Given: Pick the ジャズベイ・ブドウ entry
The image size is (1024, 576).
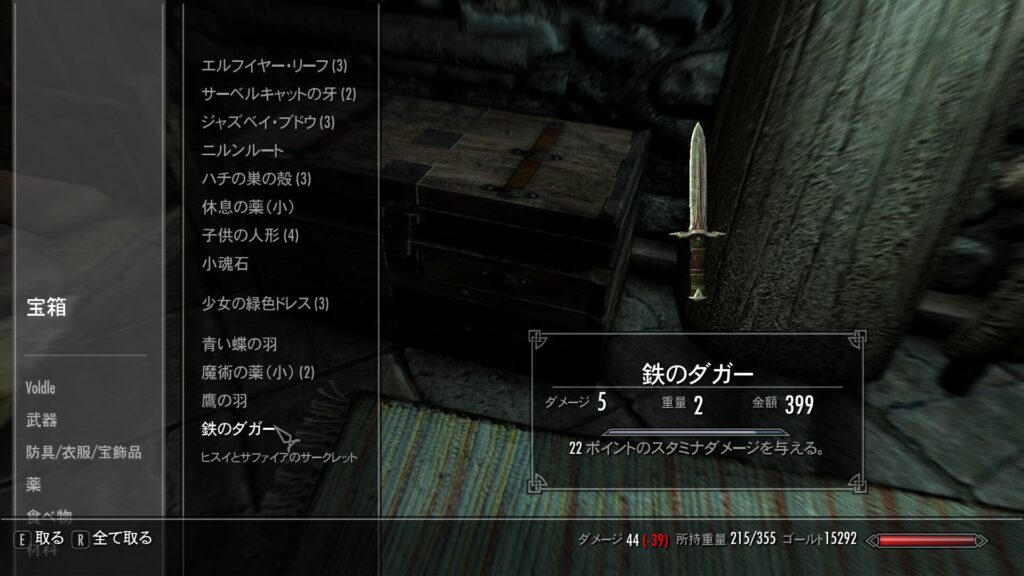Looking at the screenshot, I should (x=268, y=122).
